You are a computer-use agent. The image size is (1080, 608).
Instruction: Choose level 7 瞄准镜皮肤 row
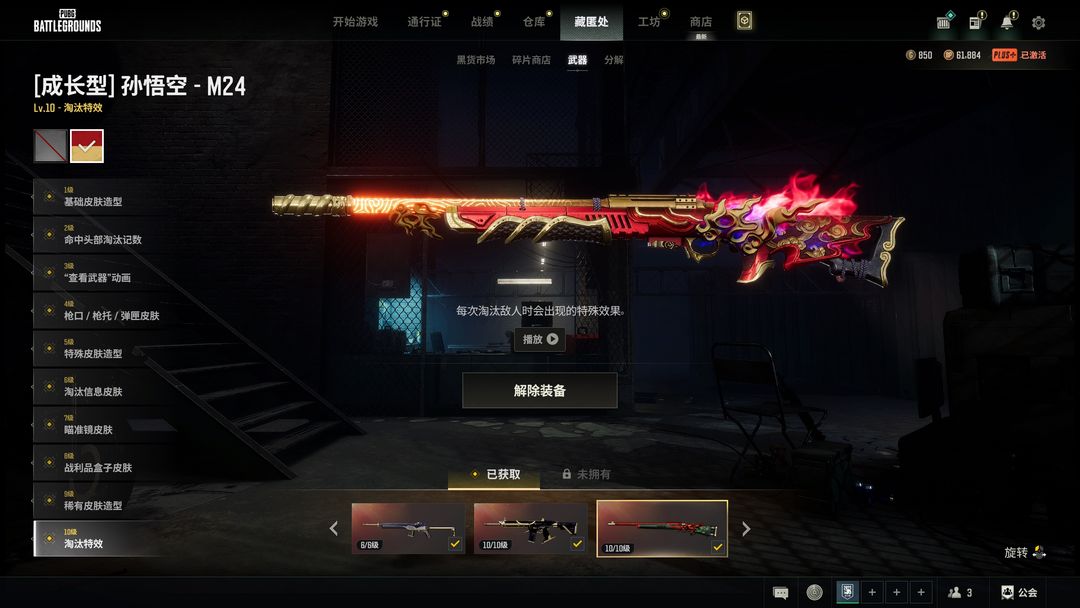pos(100,425)
